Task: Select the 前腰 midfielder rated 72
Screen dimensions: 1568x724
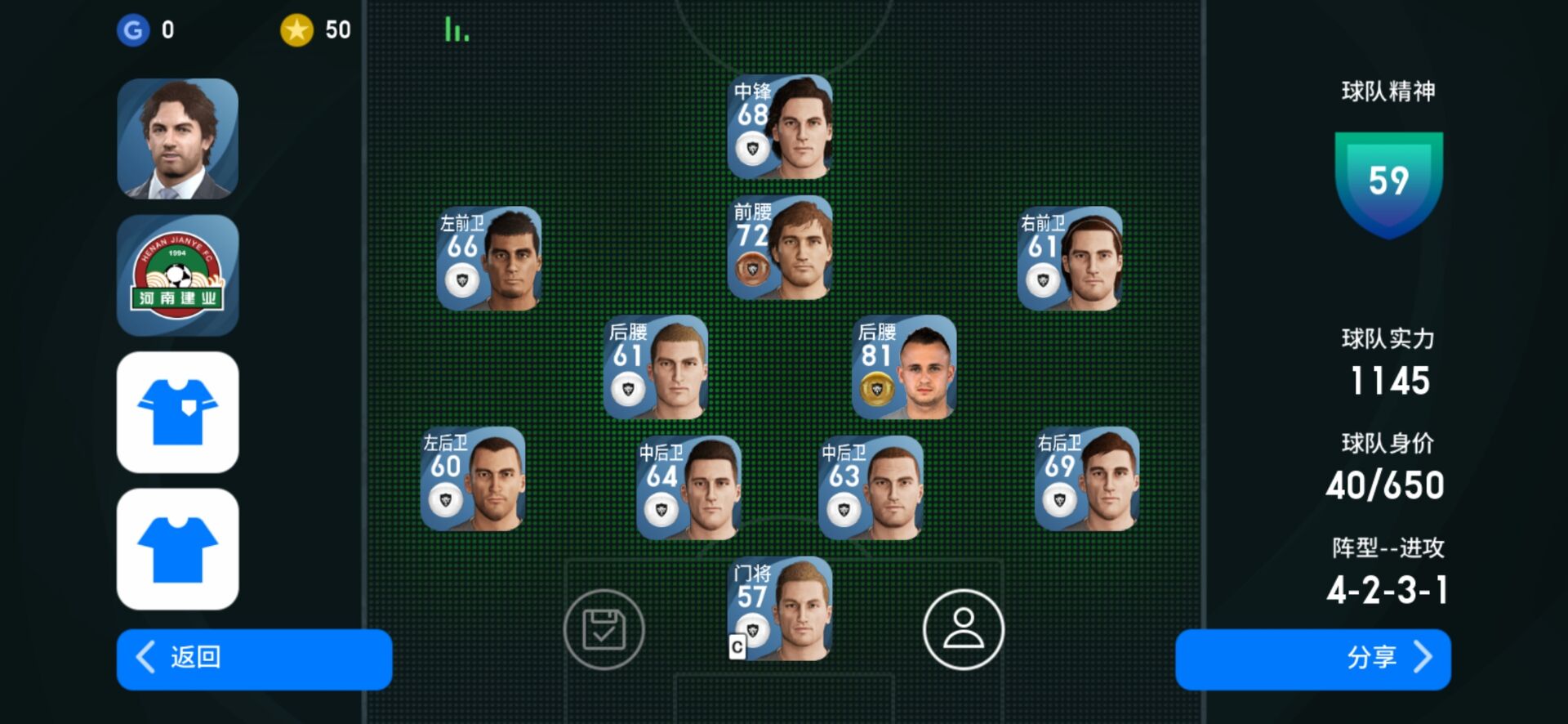Action: tap(780, 248)
